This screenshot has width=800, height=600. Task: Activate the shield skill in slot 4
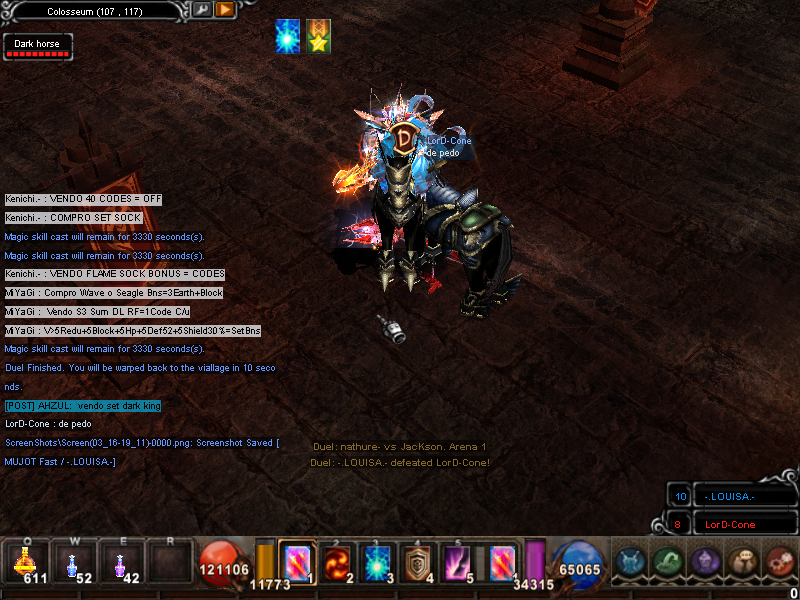pos(417,562)
